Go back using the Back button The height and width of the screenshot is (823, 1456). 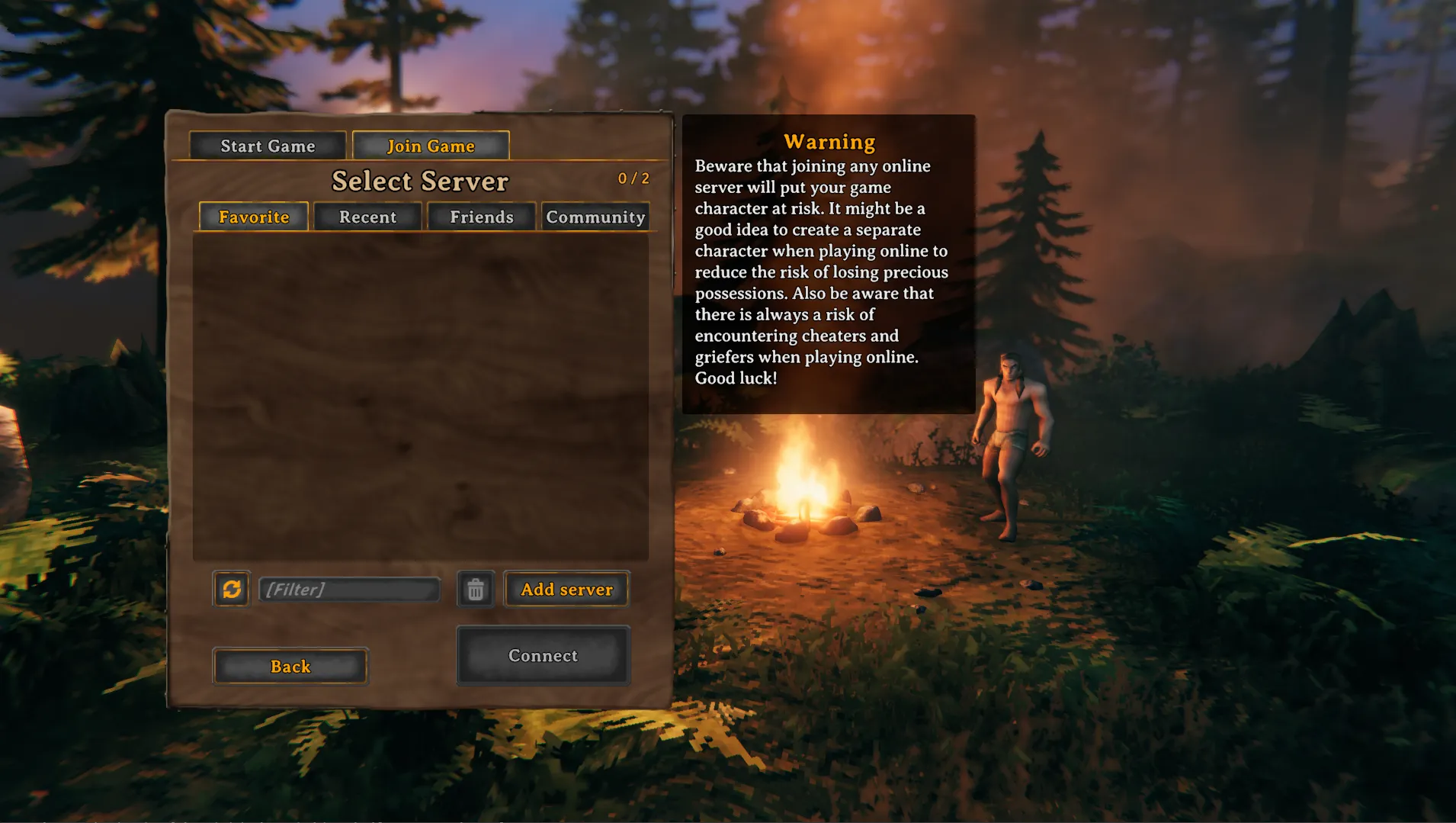pyautogui.click(x=290, y=666)
